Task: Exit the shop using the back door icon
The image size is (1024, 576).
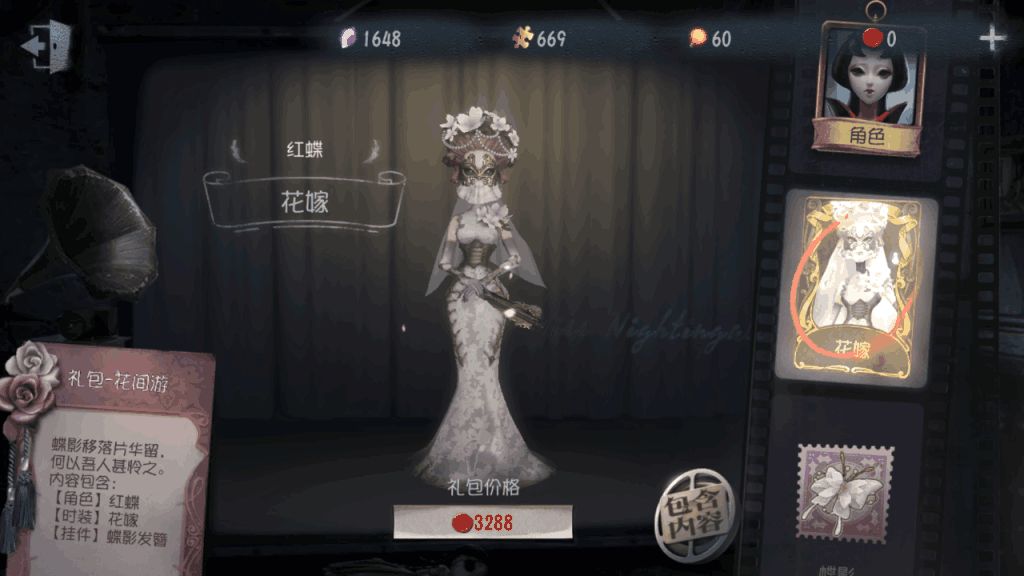Action: (x=46, y=45)
